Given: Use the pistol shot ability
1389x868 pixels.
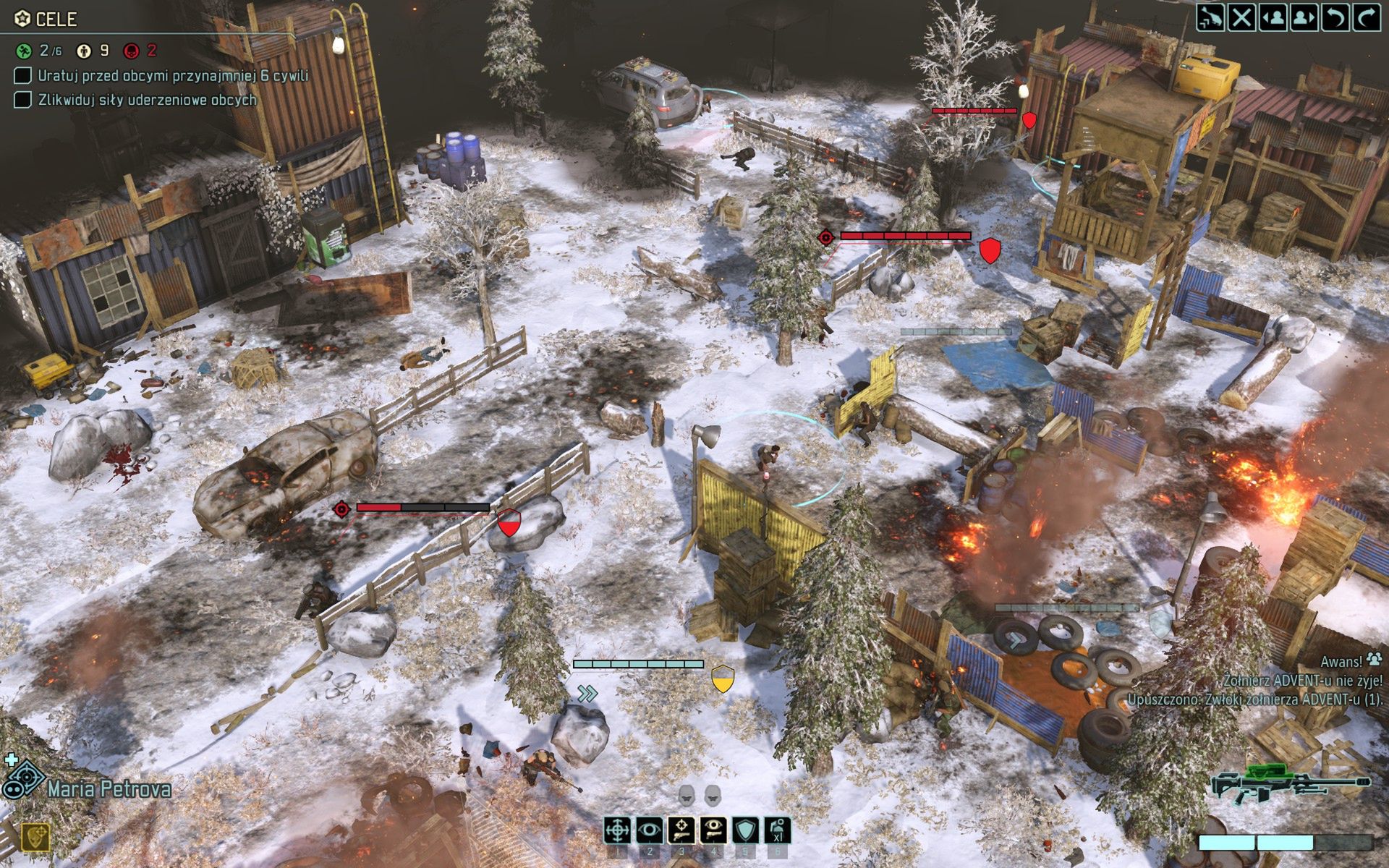Looking at the screenshot, I should [x=681, y=830].
